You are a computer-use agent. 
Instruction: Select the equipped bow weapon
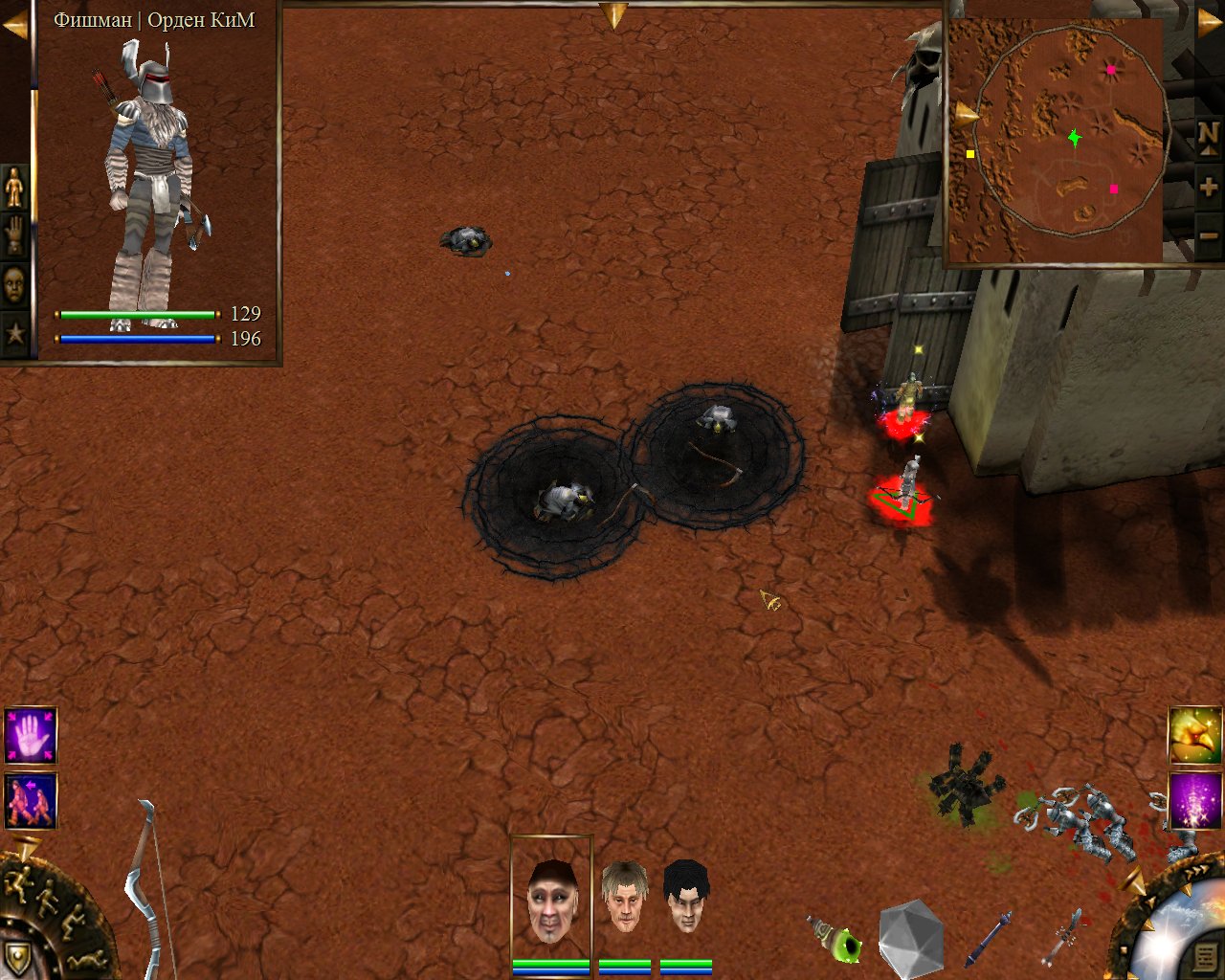(x=148, y=890)
